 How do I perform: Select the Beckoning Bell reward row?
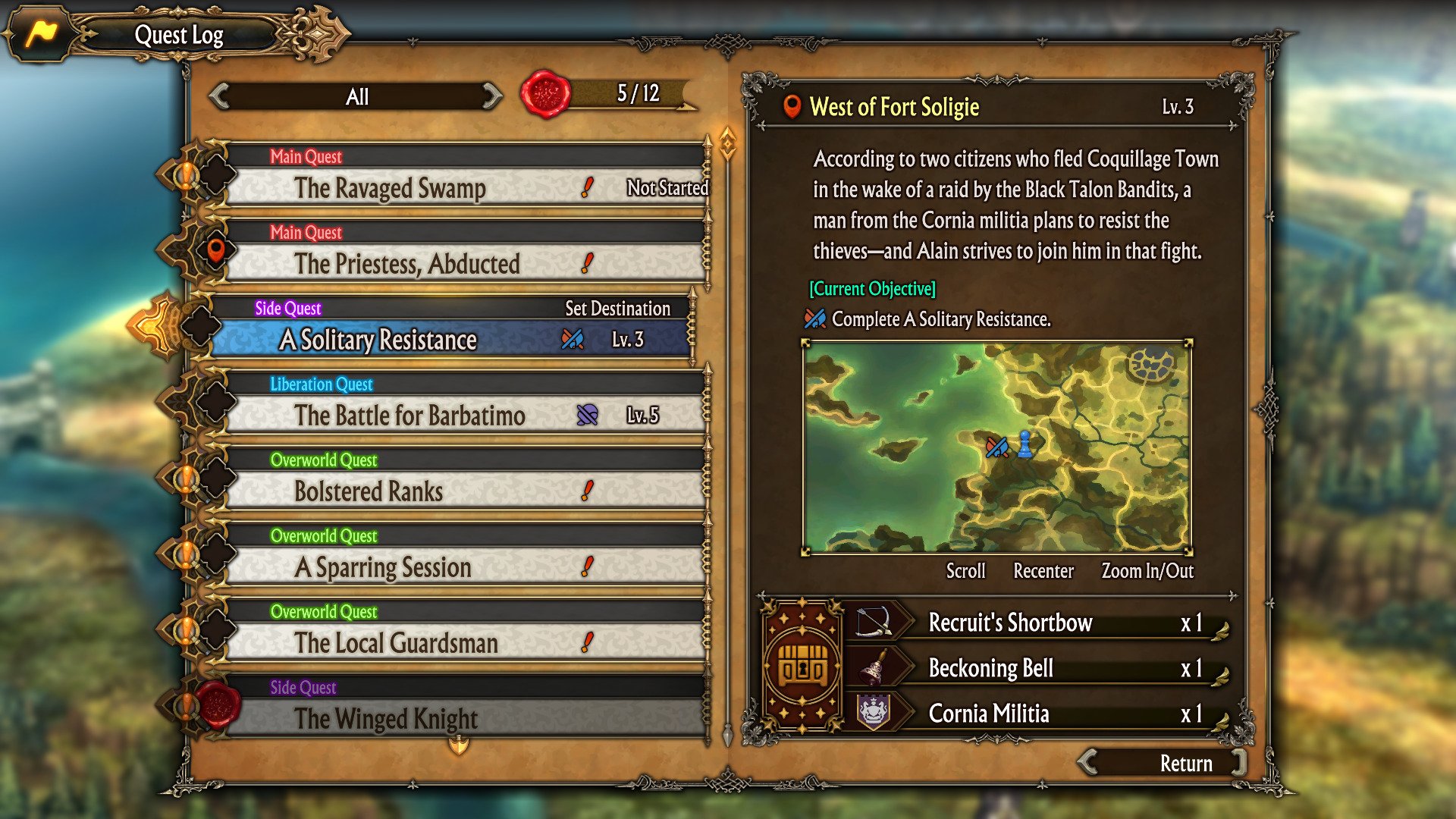(x=1039, y=668)
